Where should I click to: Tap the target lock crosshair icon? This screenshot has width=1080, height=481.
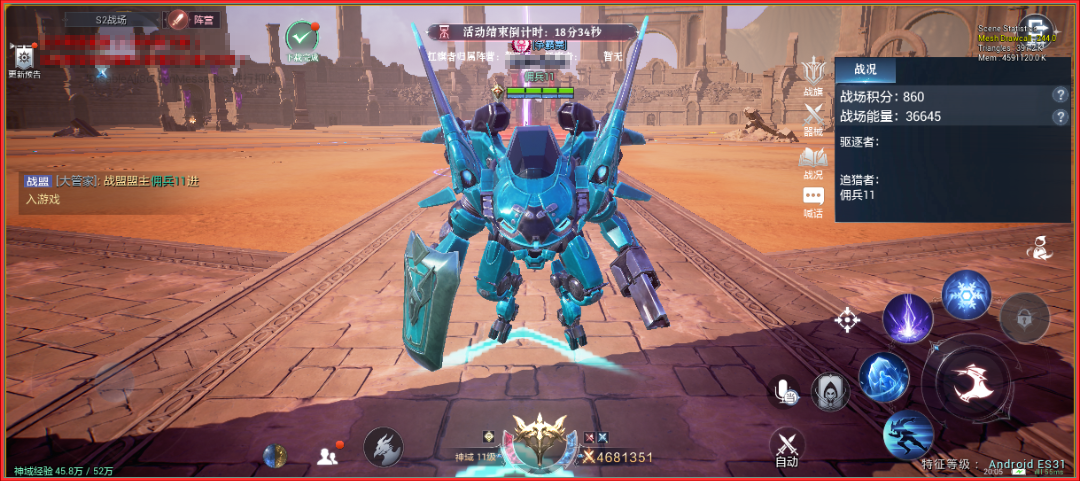[x=848, y=320]
